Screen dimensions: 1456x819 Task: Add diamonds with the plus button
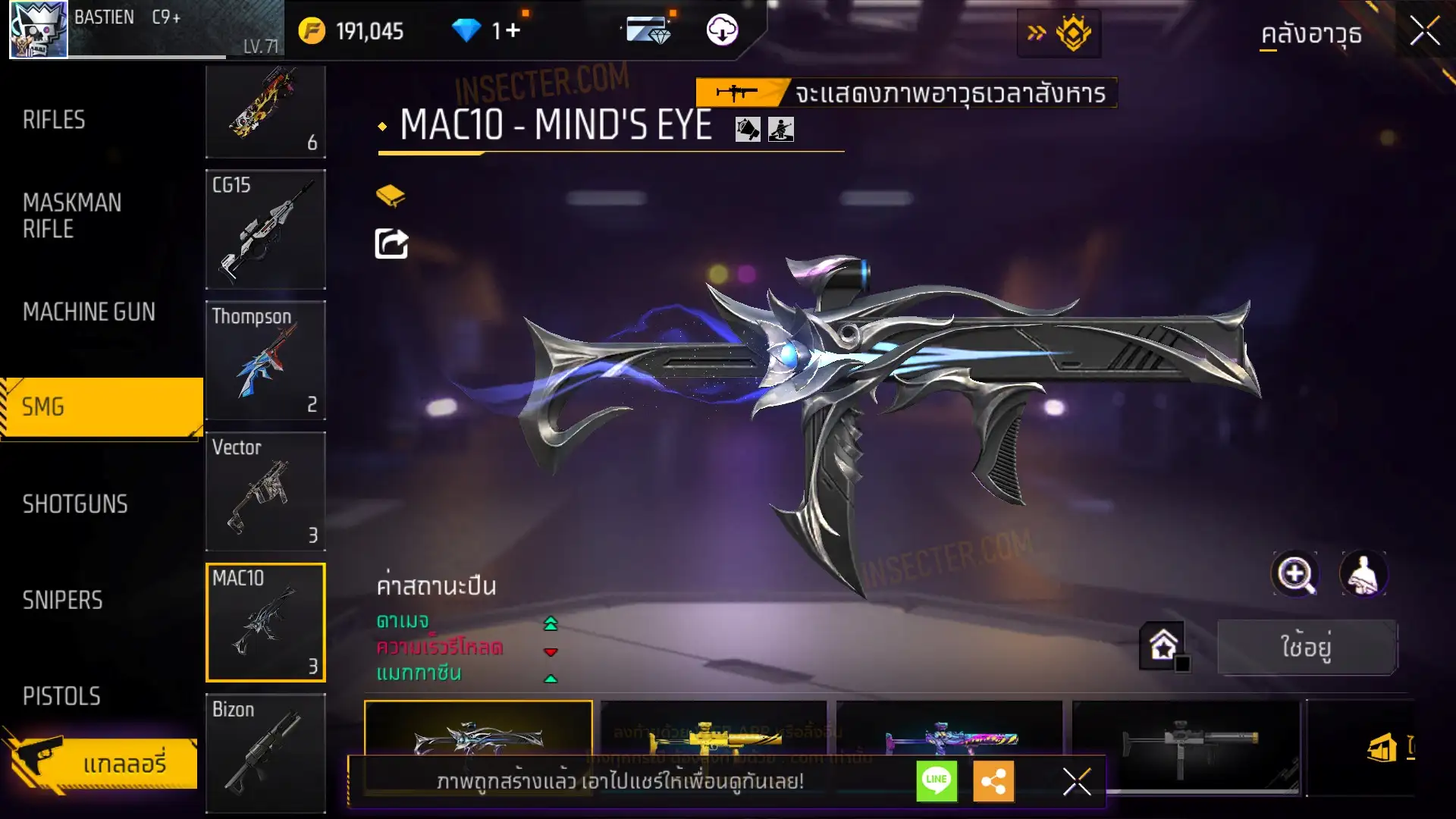pyautogui.click(x=513, y=30)
